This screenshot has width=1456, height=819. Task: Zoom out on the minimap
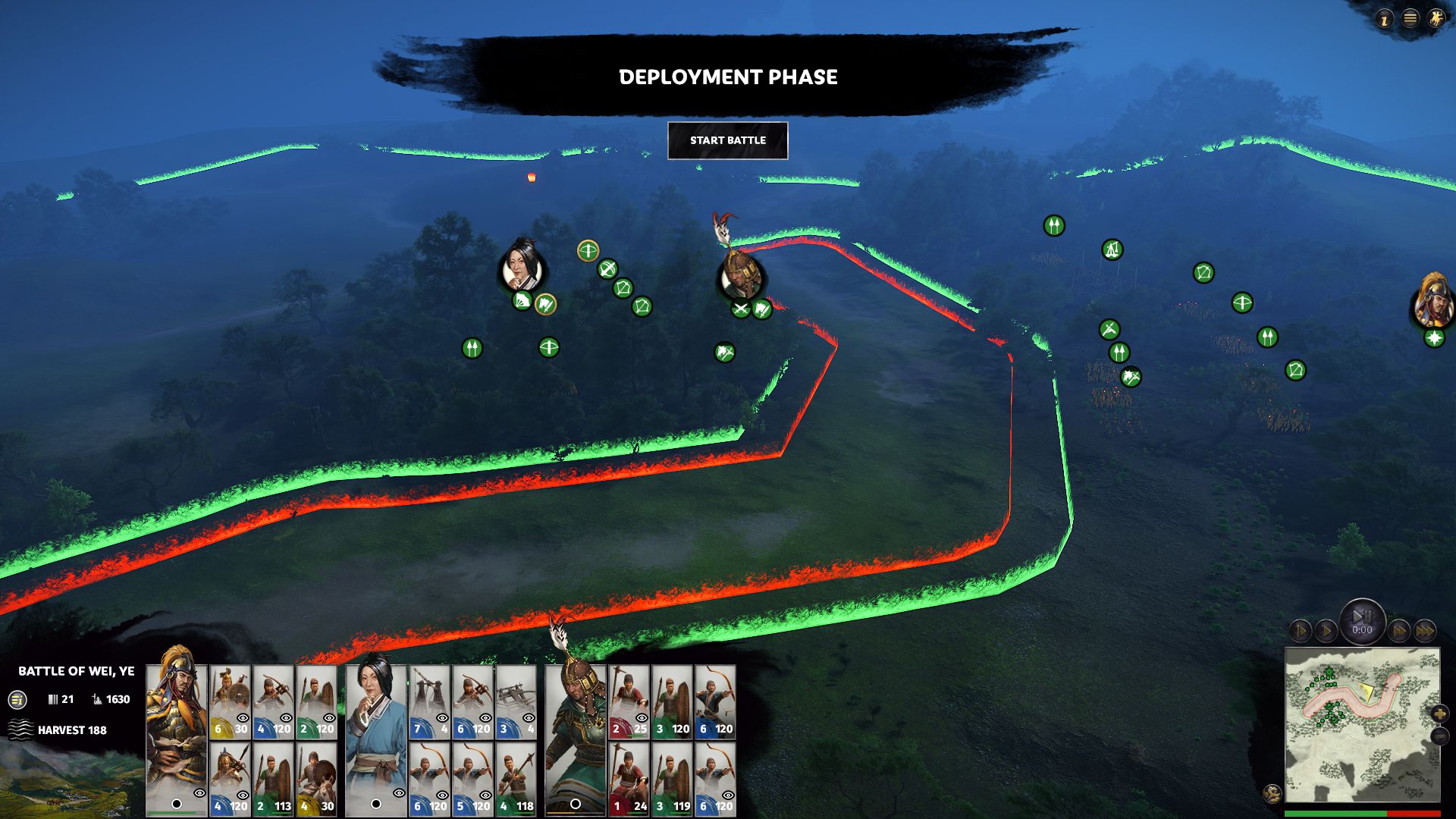tap(1440, 736)
